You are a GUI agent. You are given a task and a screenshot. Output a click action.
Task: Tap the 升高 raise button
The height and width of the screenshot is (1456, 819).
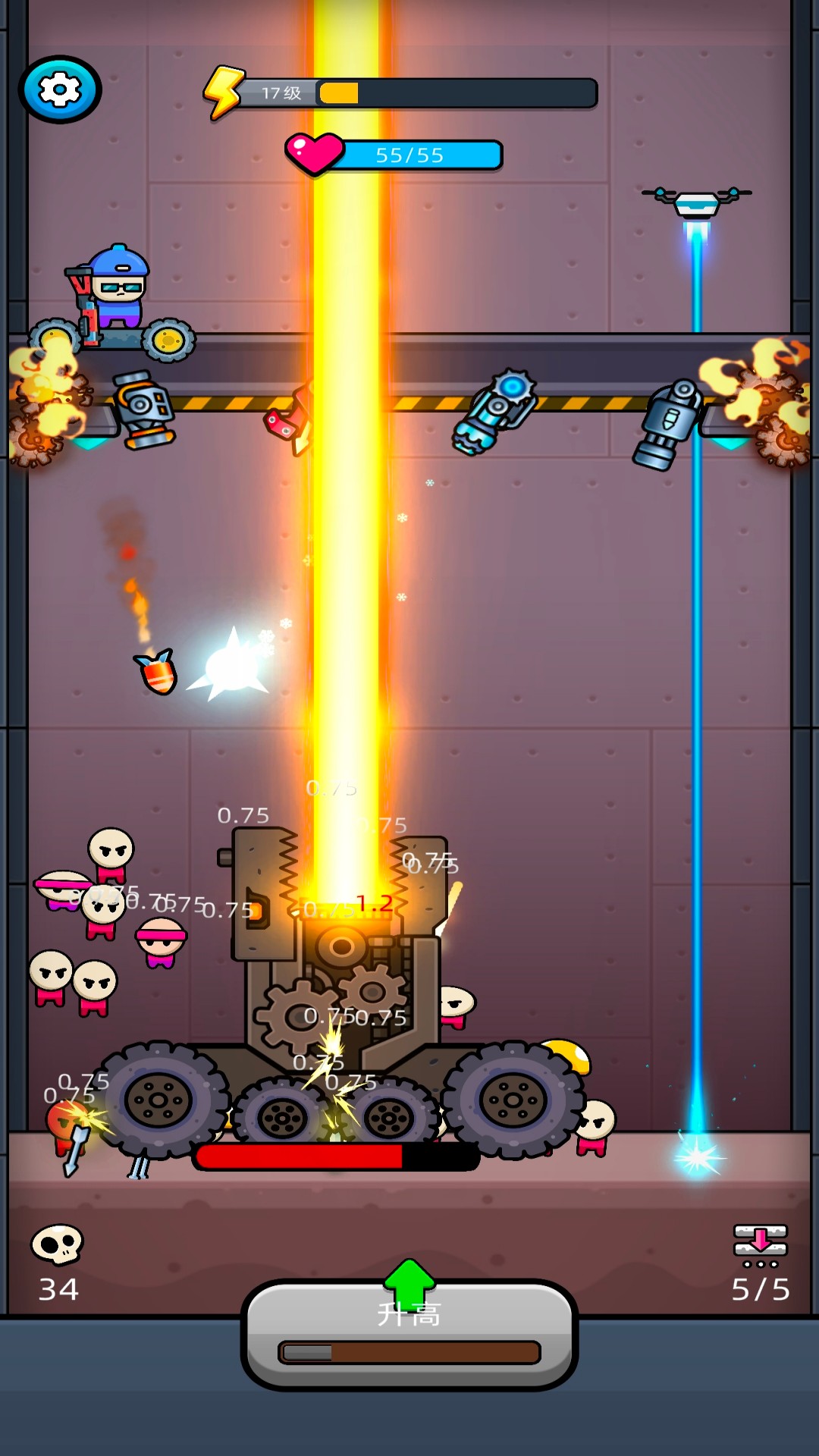[409, 1333]
